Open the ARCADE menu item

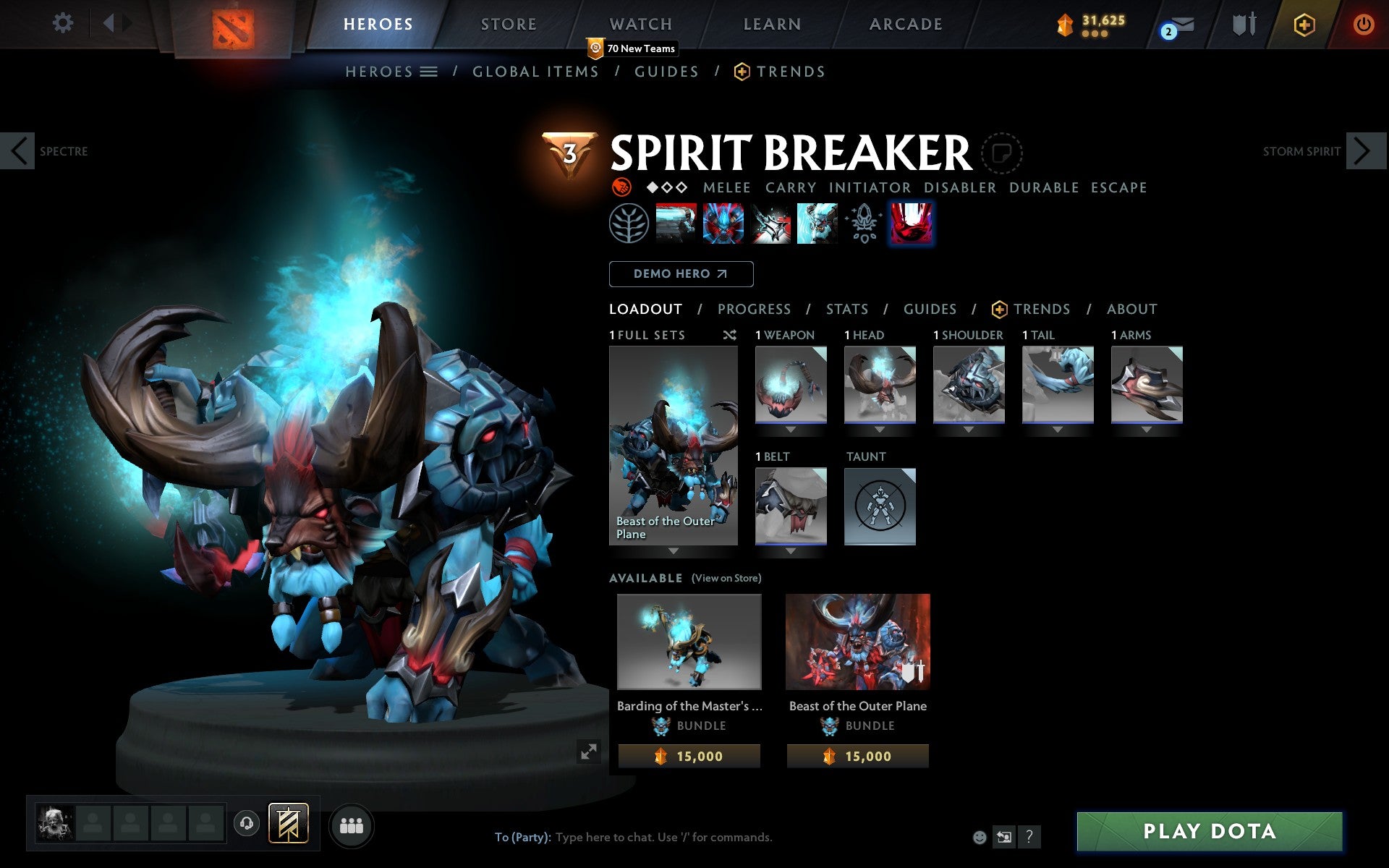[x=906, y=23]
